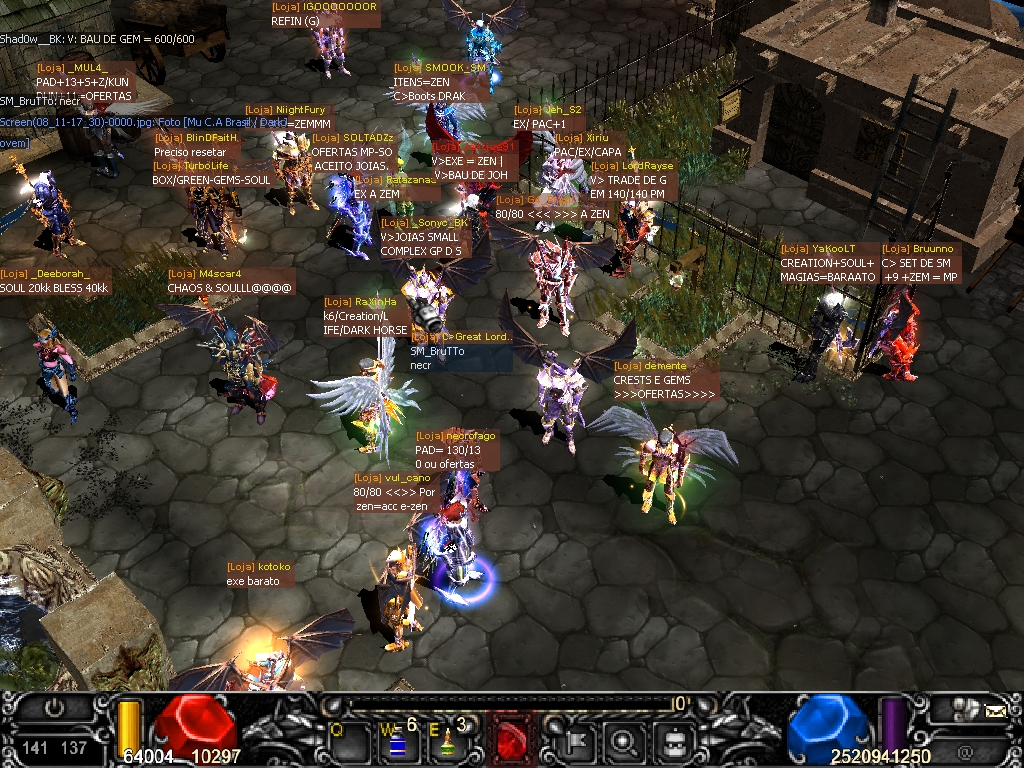The image size is (1024, 768).
Task: Click the @ button on the HUD
Action: [x=964, y=750]
